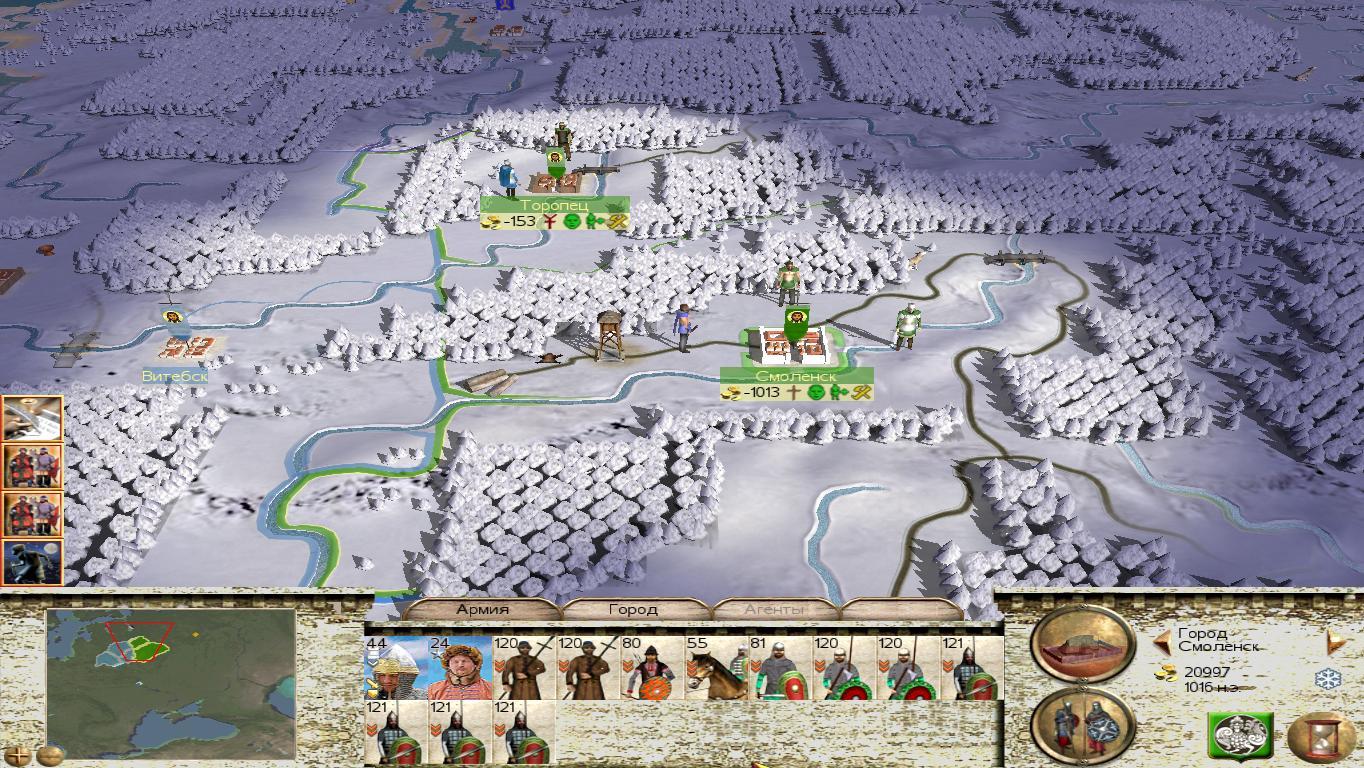Switch to the Армия tab
The image size is (1364, 768).
click(x=482, y=609)
